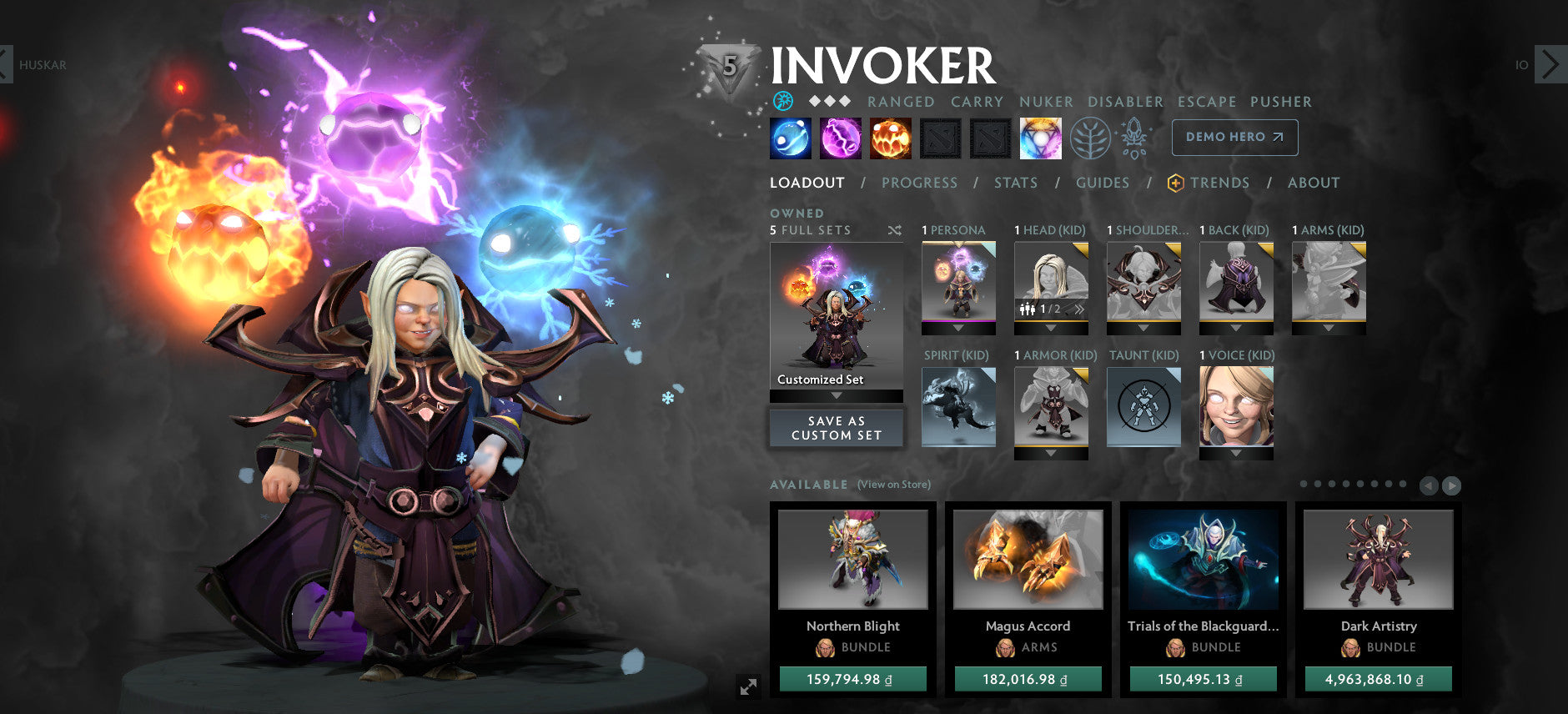Select the Exort ability icon

[x=891, y=138]
